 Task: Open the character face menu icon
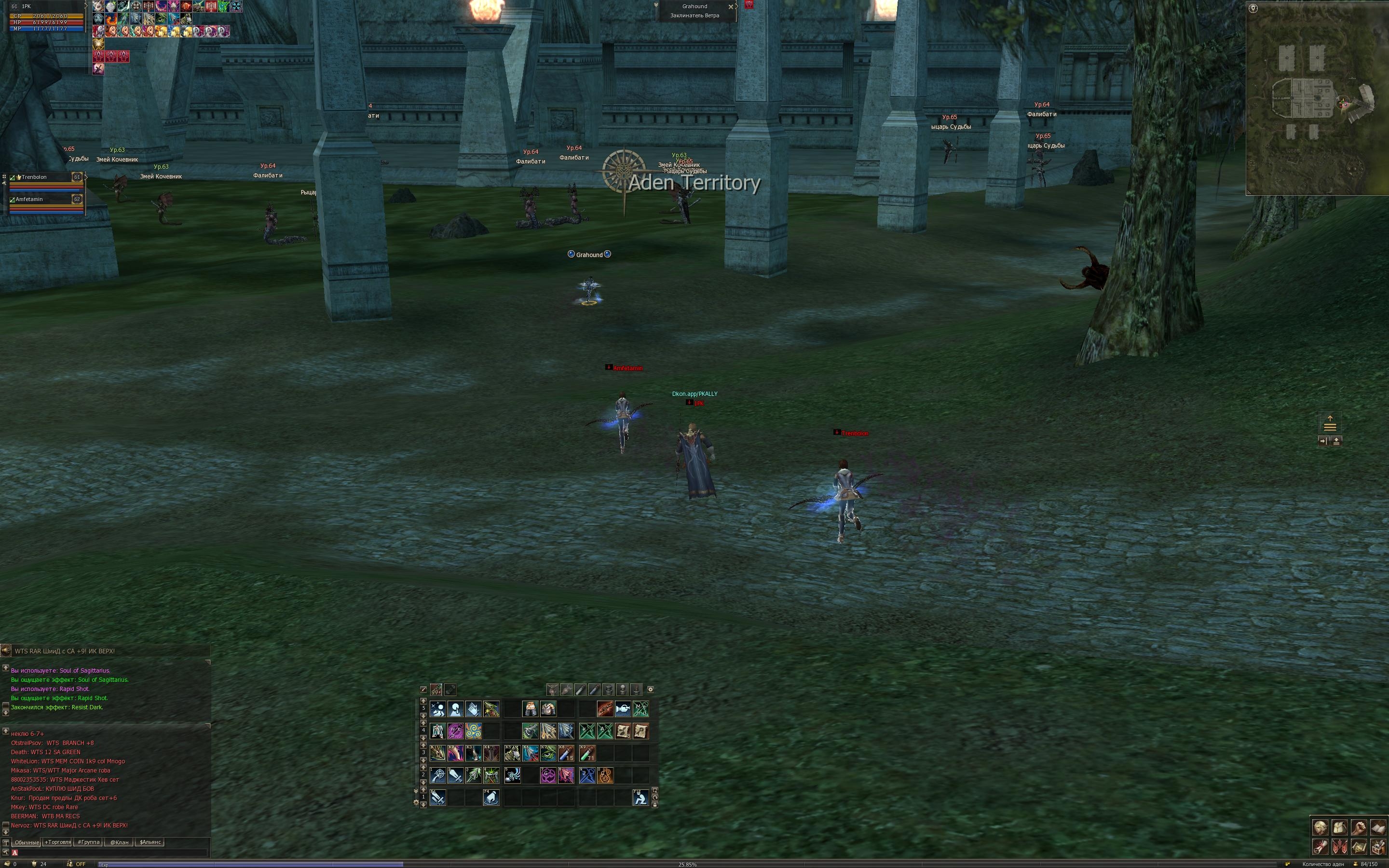1321,828
